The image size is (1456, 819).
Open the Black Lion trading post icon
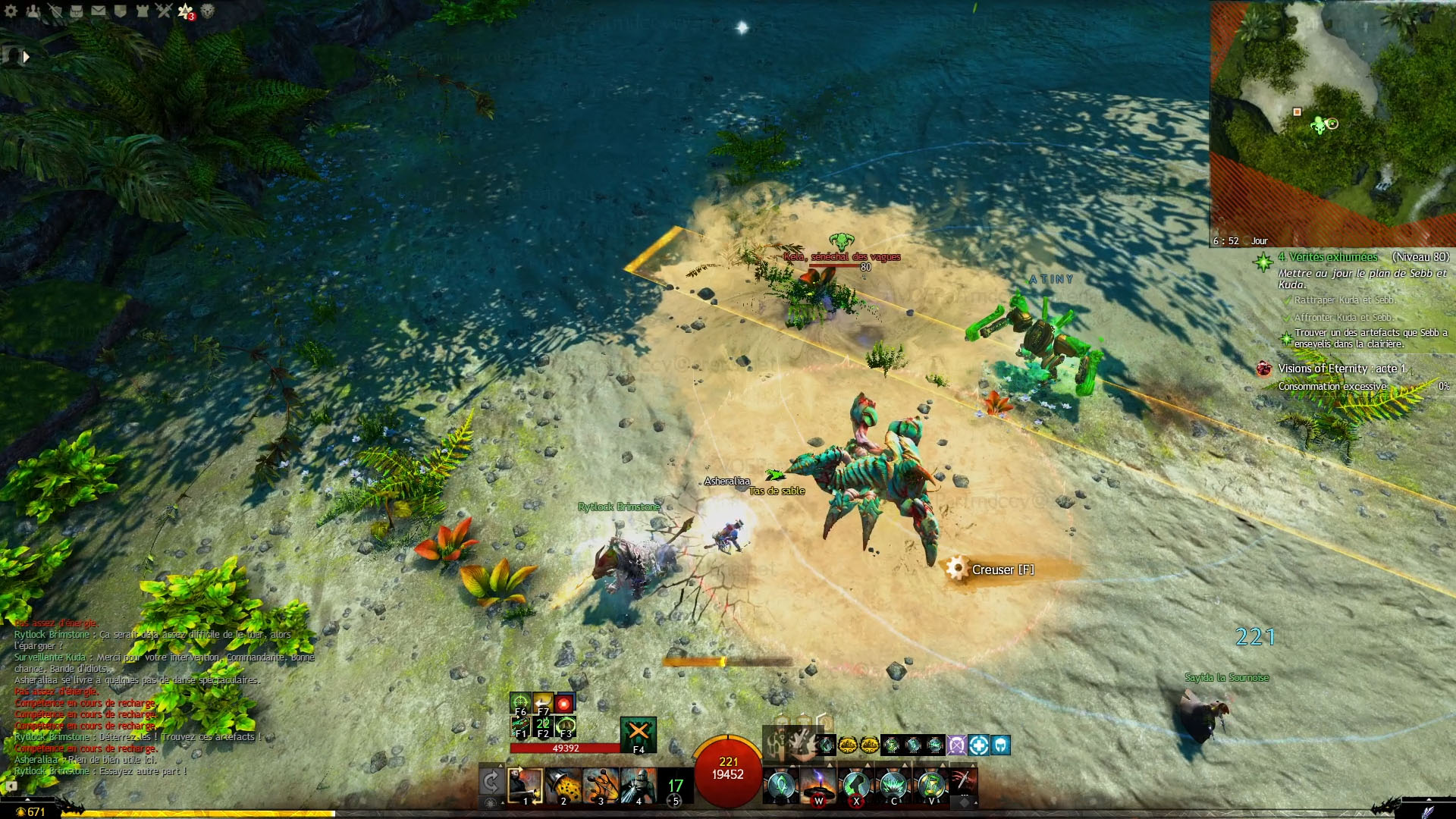207,11
